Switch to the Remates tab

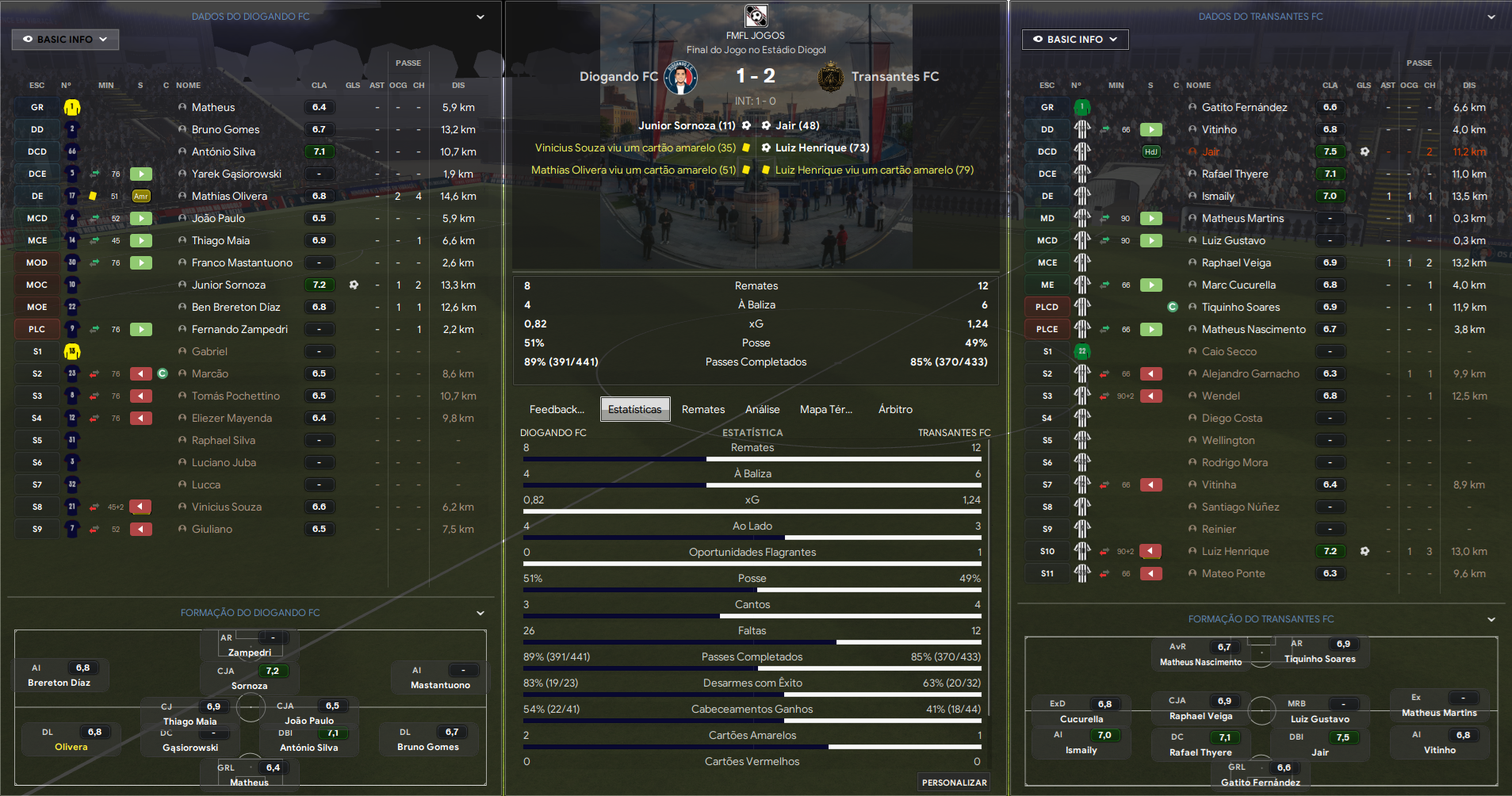[703, 409]
